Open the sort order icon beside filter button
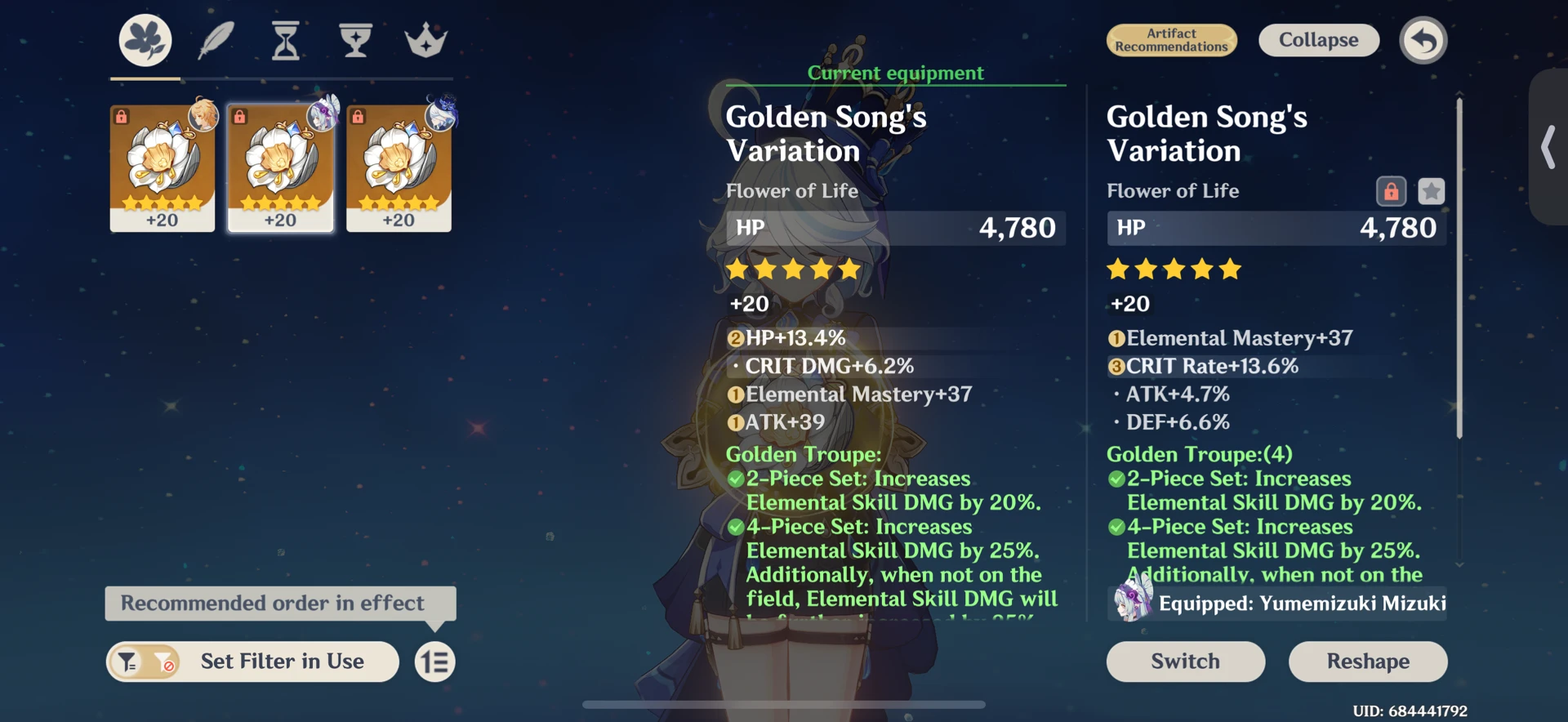This screenshot has height=722, width=1568. pyautogui.click(x=434, y=662)
